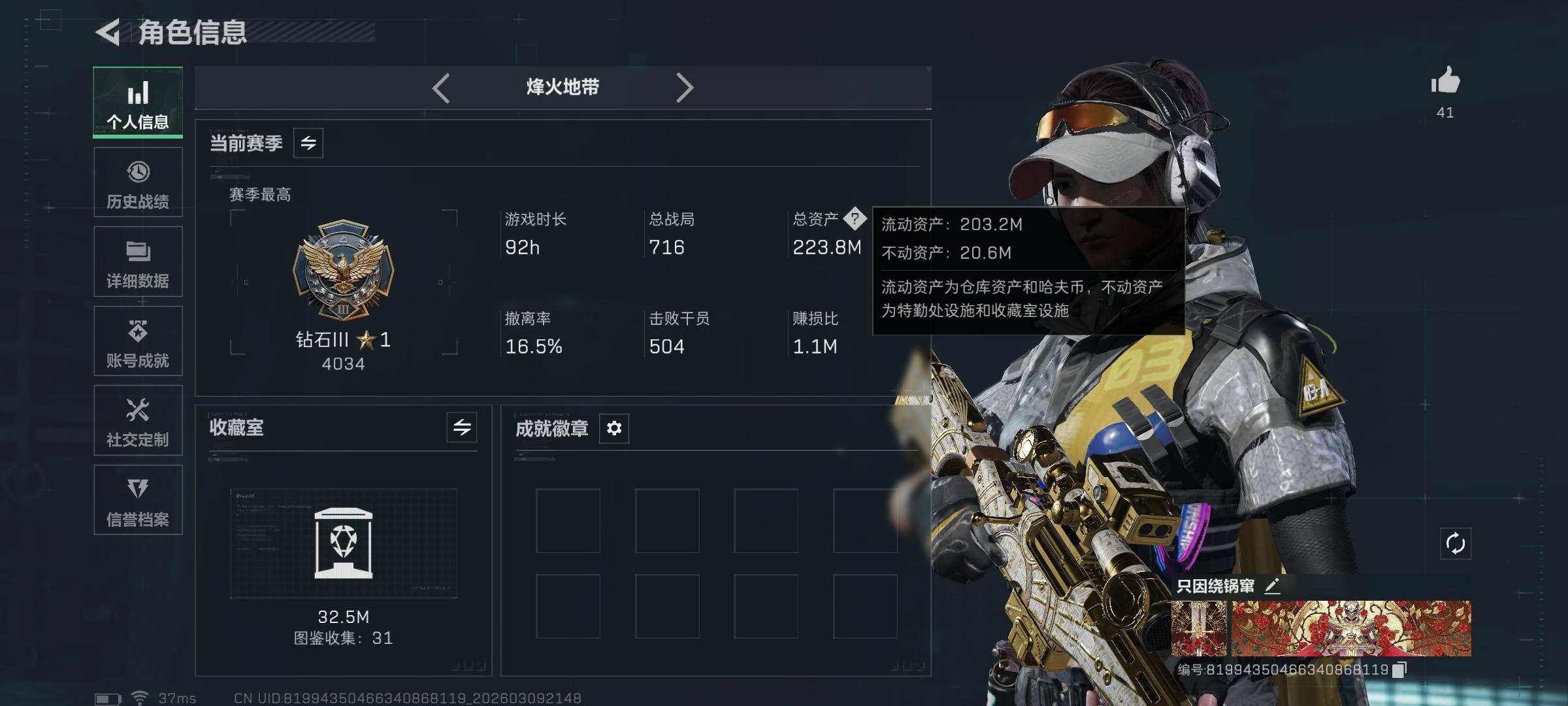This screenshot has height=706, width=1568.
Task: Go back from the 角色信息 screen
Action: coord(108,32)
